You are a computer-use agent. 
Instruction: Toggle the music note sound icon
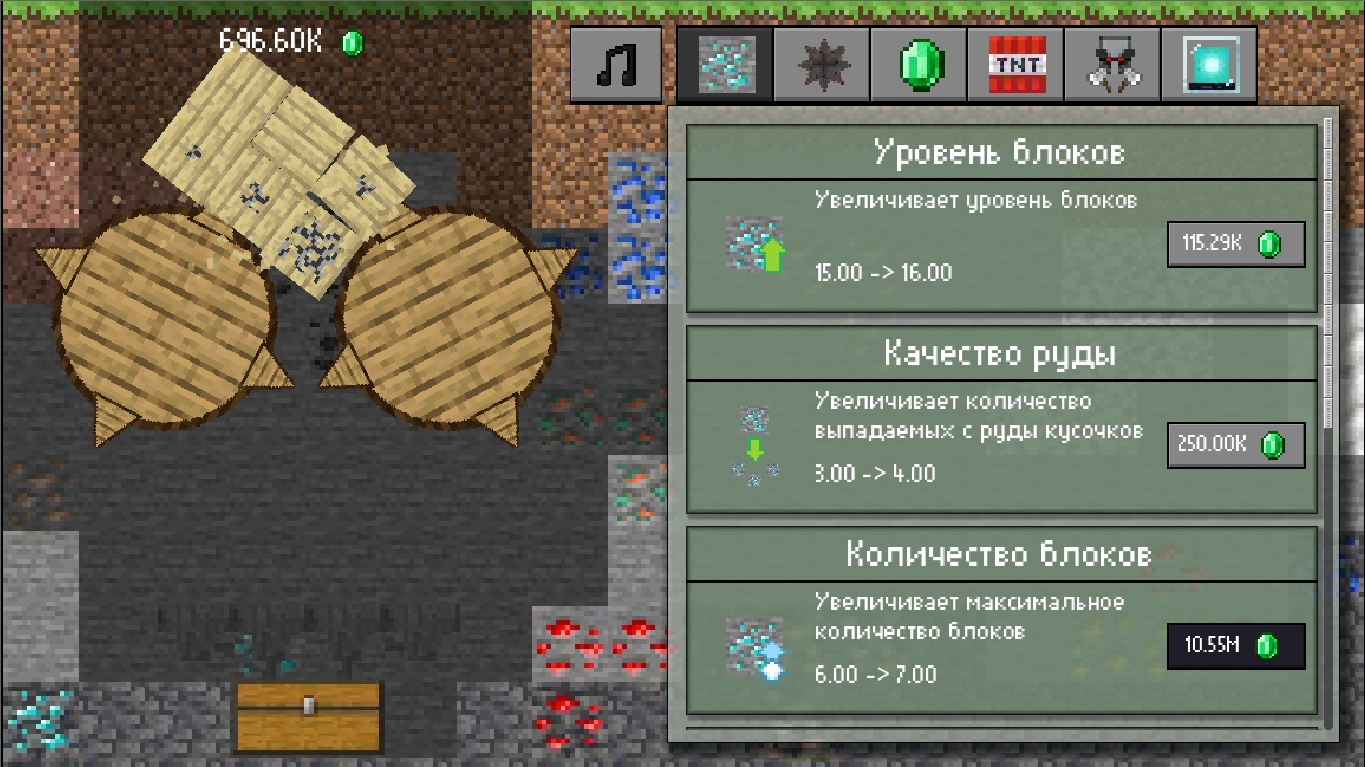click(615, 65)
